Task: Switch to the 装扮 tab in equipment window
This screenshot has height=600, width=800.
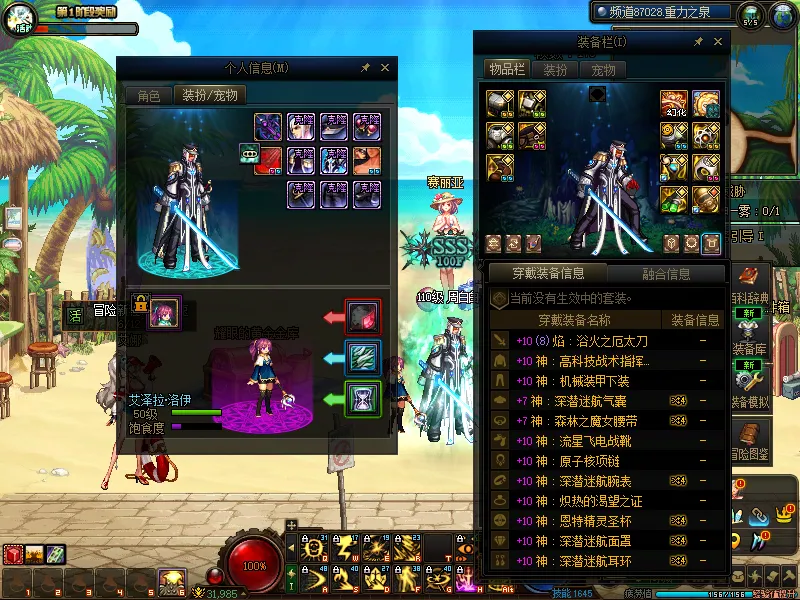Action: 555,69
